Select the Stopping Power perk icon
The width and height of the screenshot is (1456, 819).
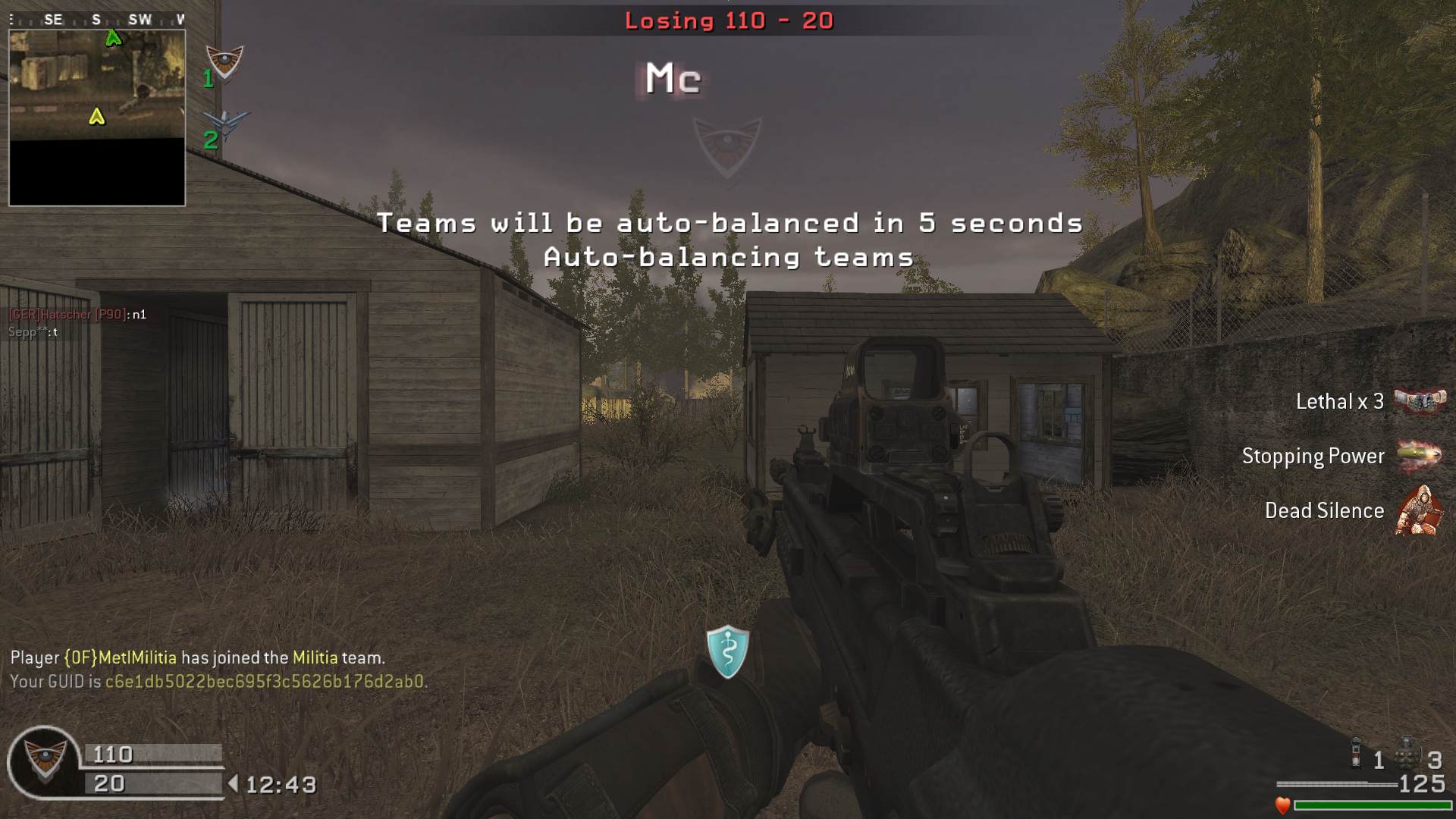pyautogui.click(x=1418, y=455)
